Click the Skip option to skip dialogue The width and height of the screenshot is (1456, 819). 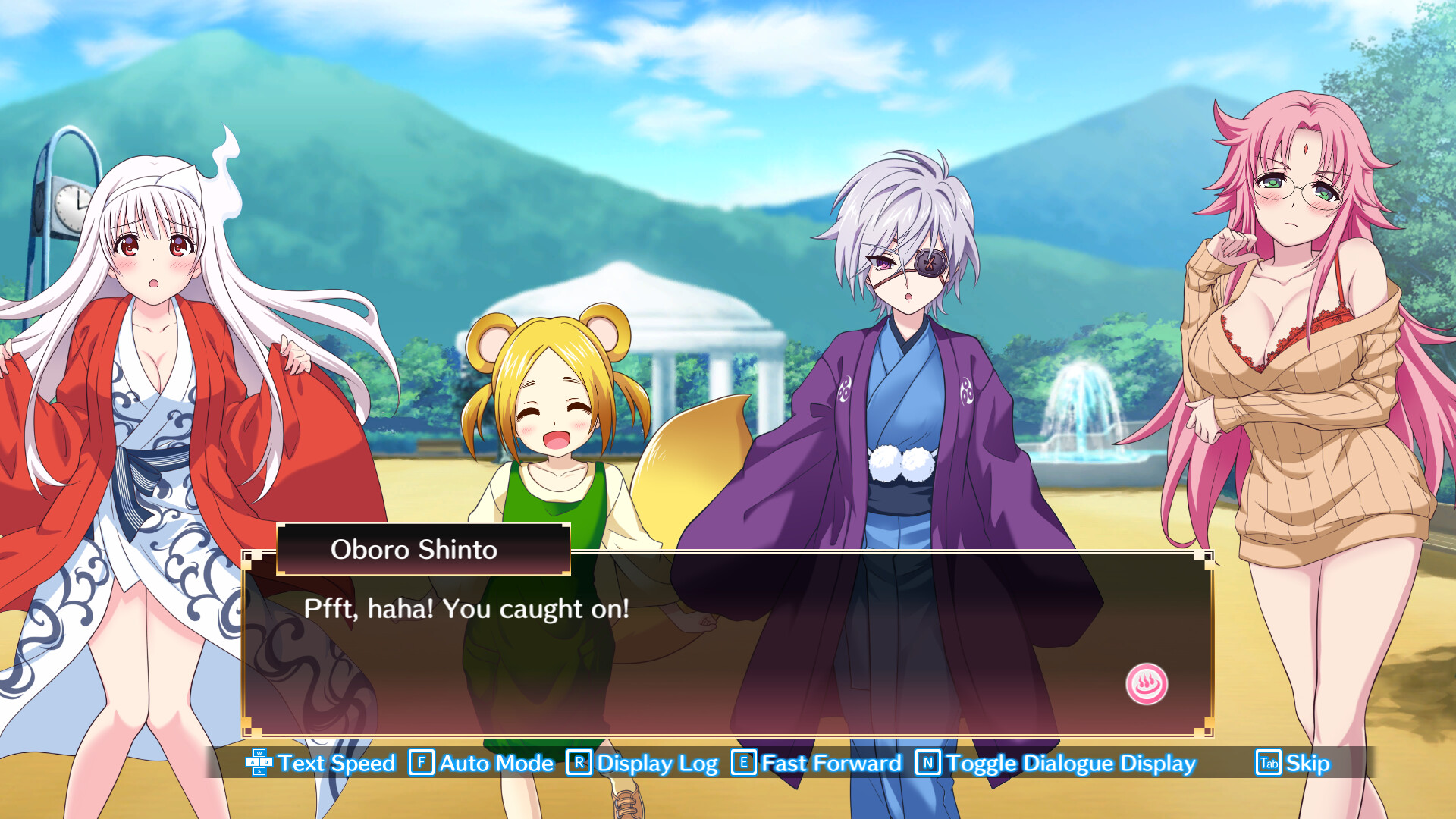pyautogui.click(x=1306, y=764)
